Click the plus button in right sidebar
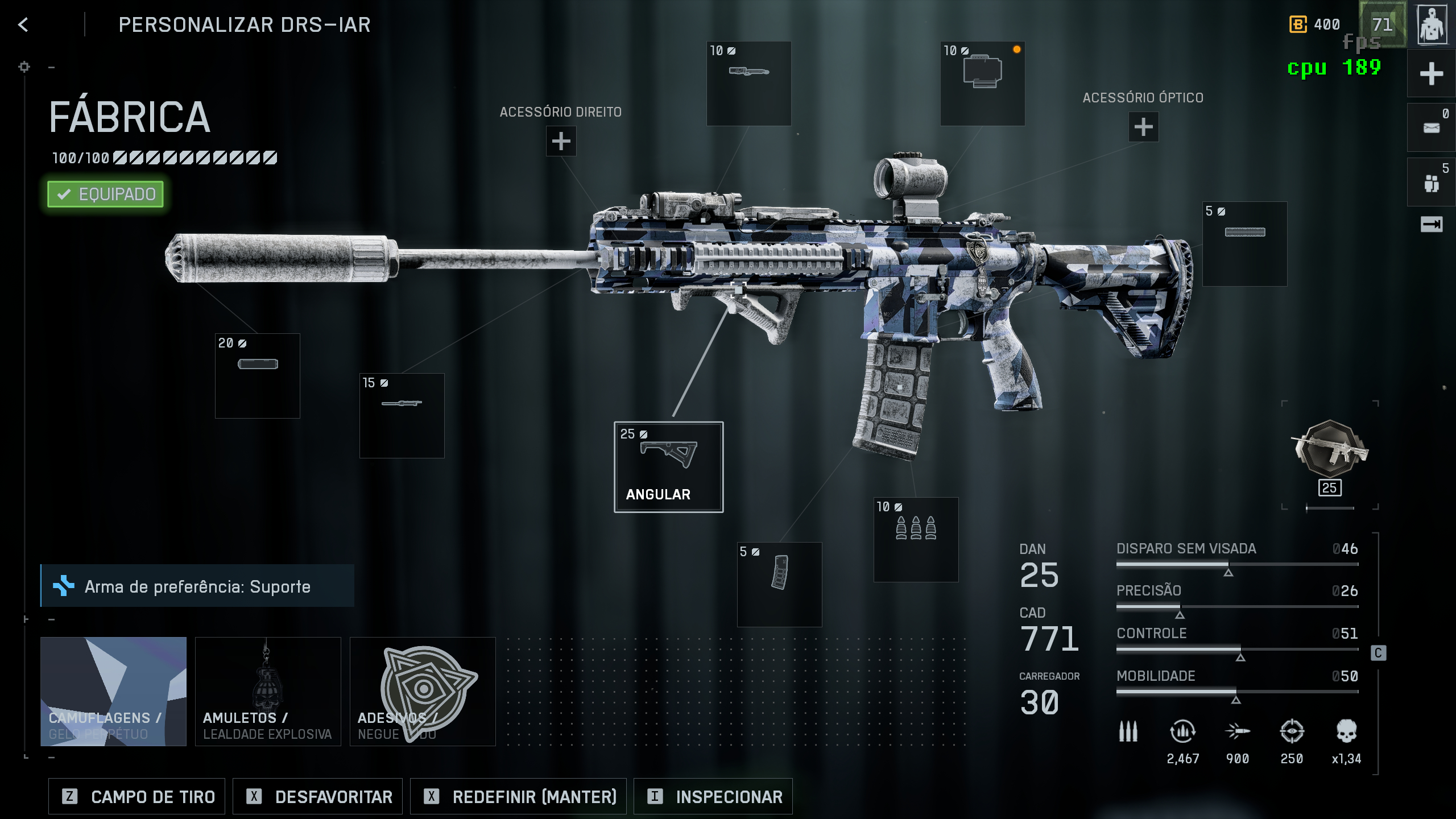The image size is (1456, 819). click(x=1431, y=74)
